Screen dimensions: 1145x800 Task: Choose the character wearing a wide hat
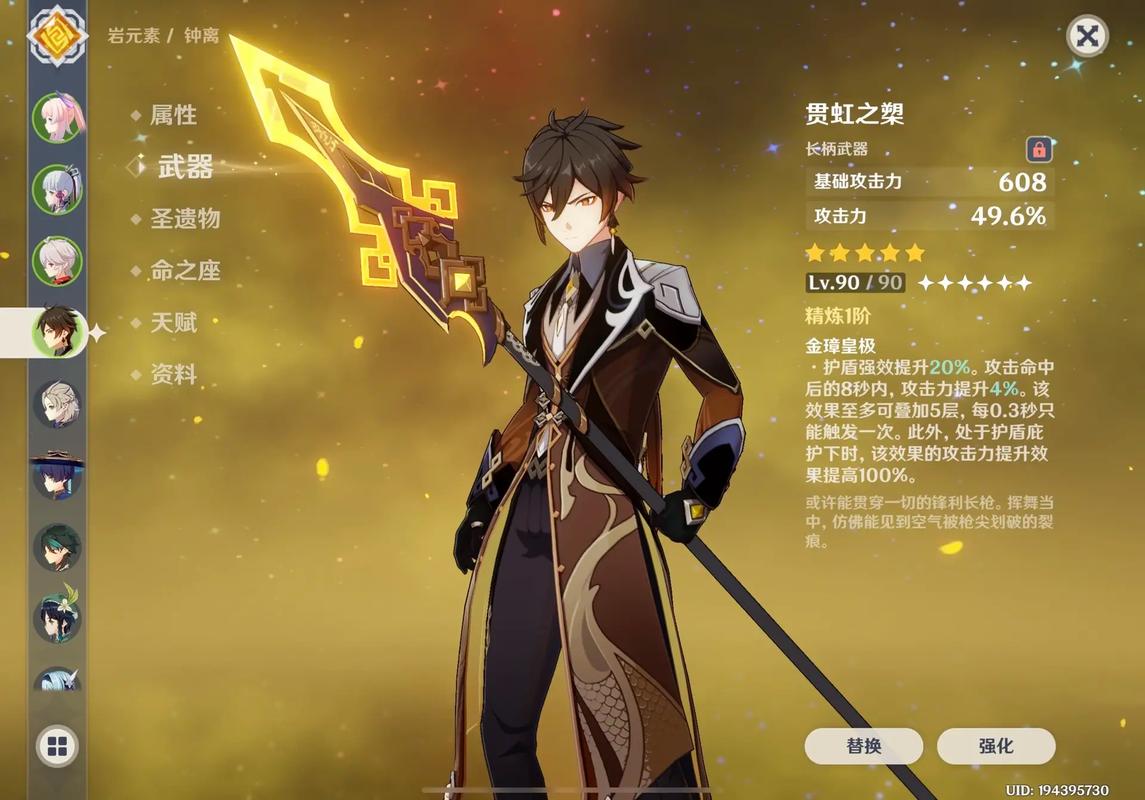[58, 475]
